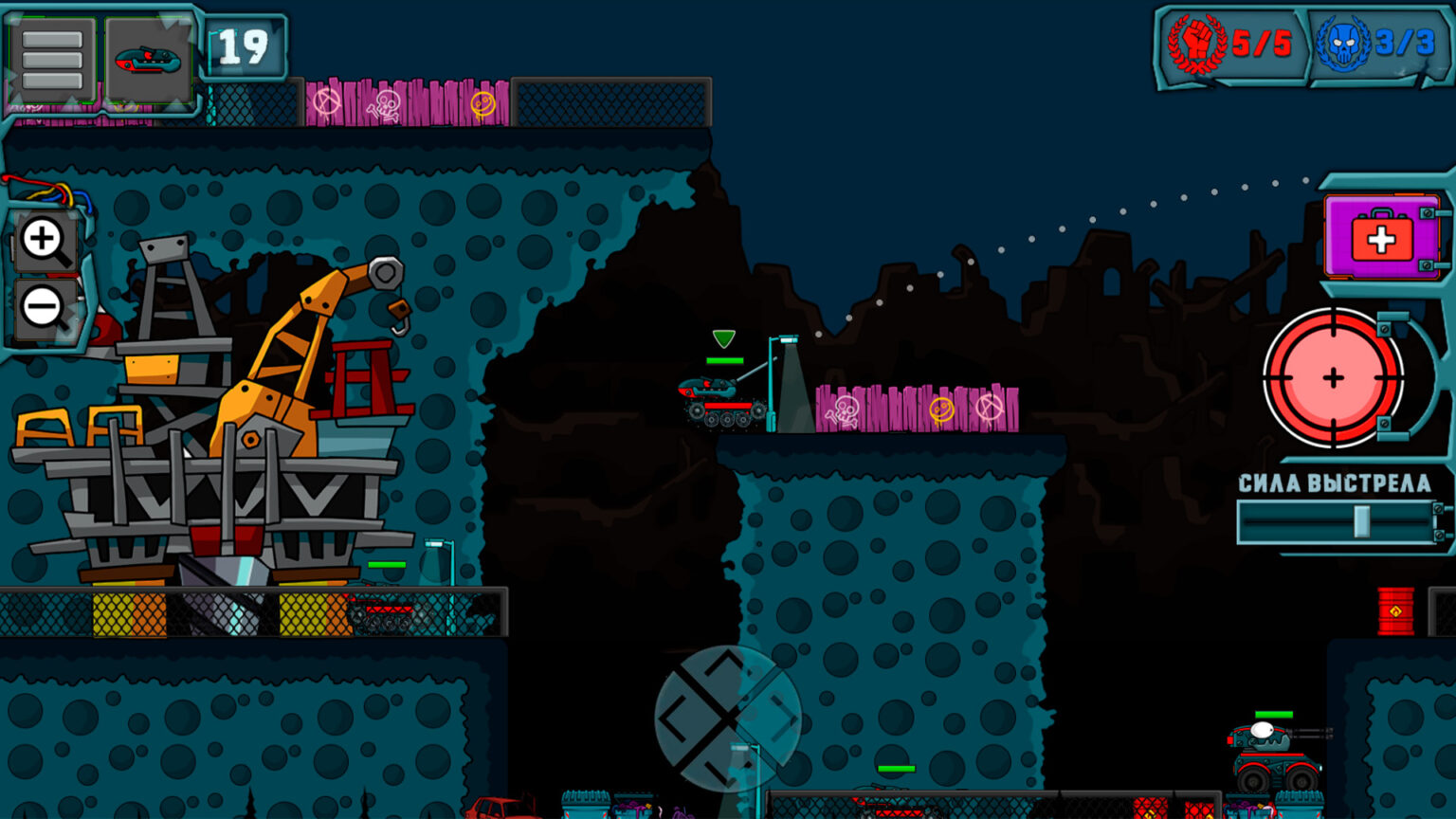This screenshot has width=1456, height=819.
Task: Use the purple medkit item
Action: pos(1381,238)
